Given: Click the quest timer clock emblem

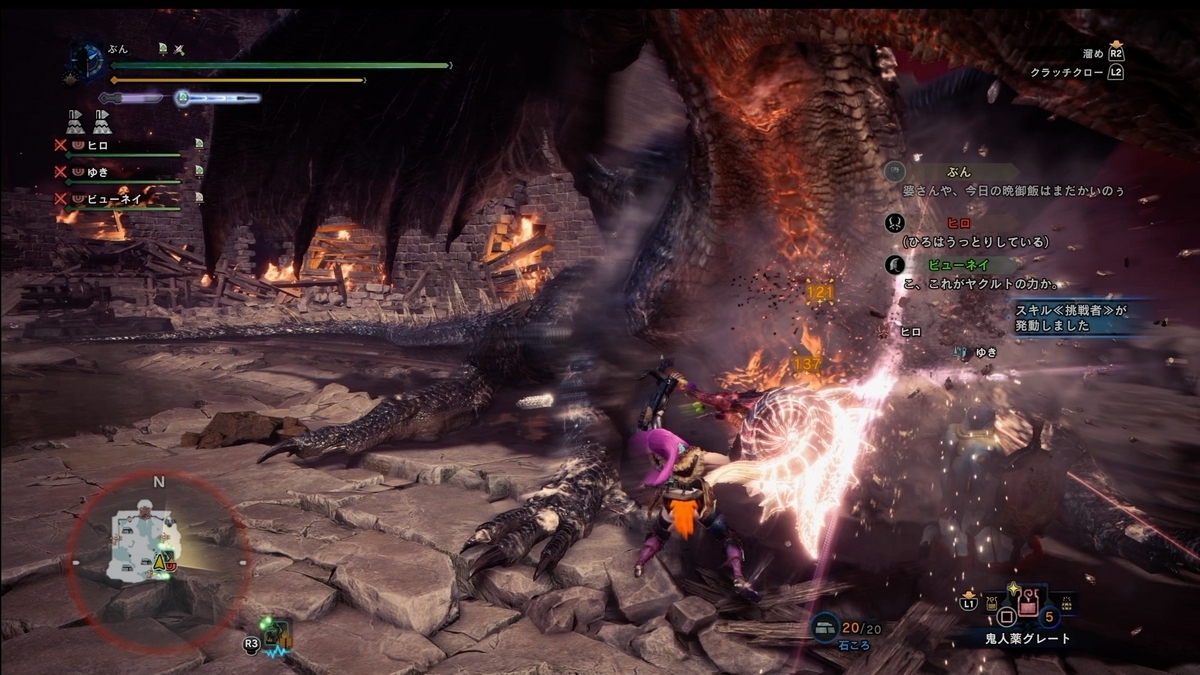Looking at the screenshot, I should pyautogui.click(x=88, y=59).
